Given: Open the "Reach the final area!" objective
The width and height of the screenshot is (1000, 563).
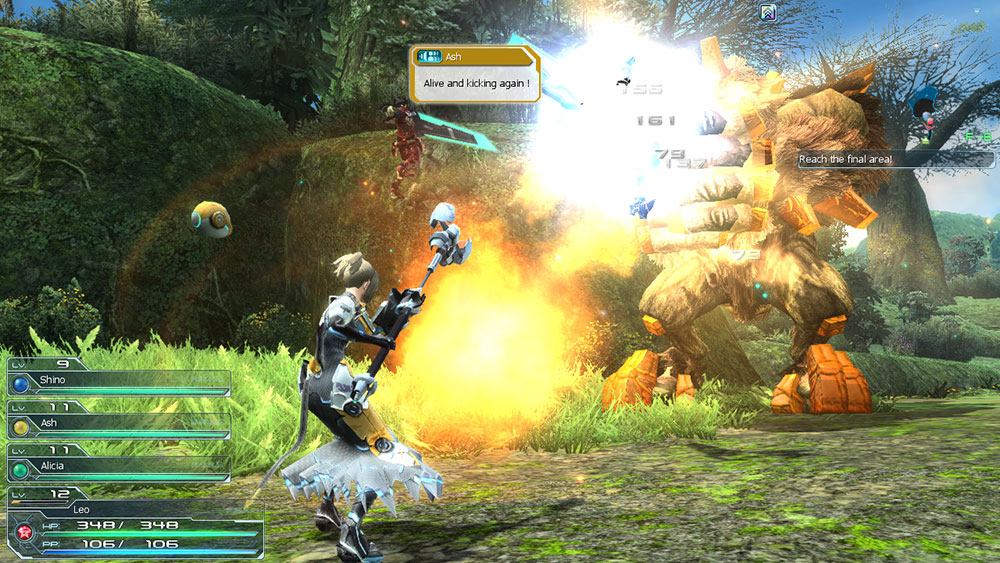Looking at the screenshot, I should [895, 159].
